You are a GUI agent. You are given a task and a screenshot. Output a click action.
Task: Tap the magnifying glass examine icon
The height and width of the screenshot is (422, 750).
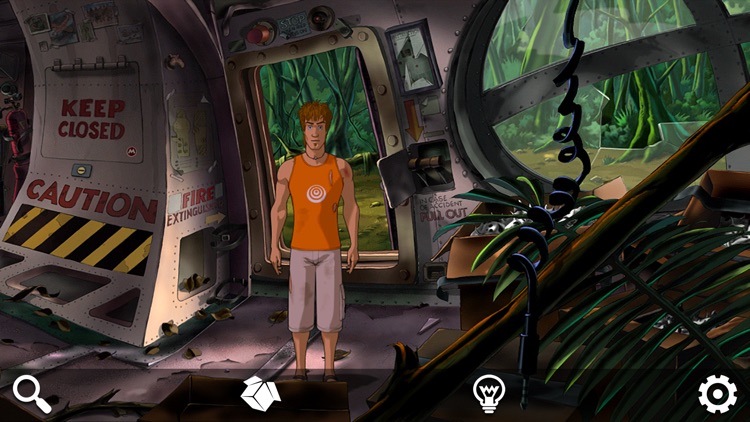32,394
